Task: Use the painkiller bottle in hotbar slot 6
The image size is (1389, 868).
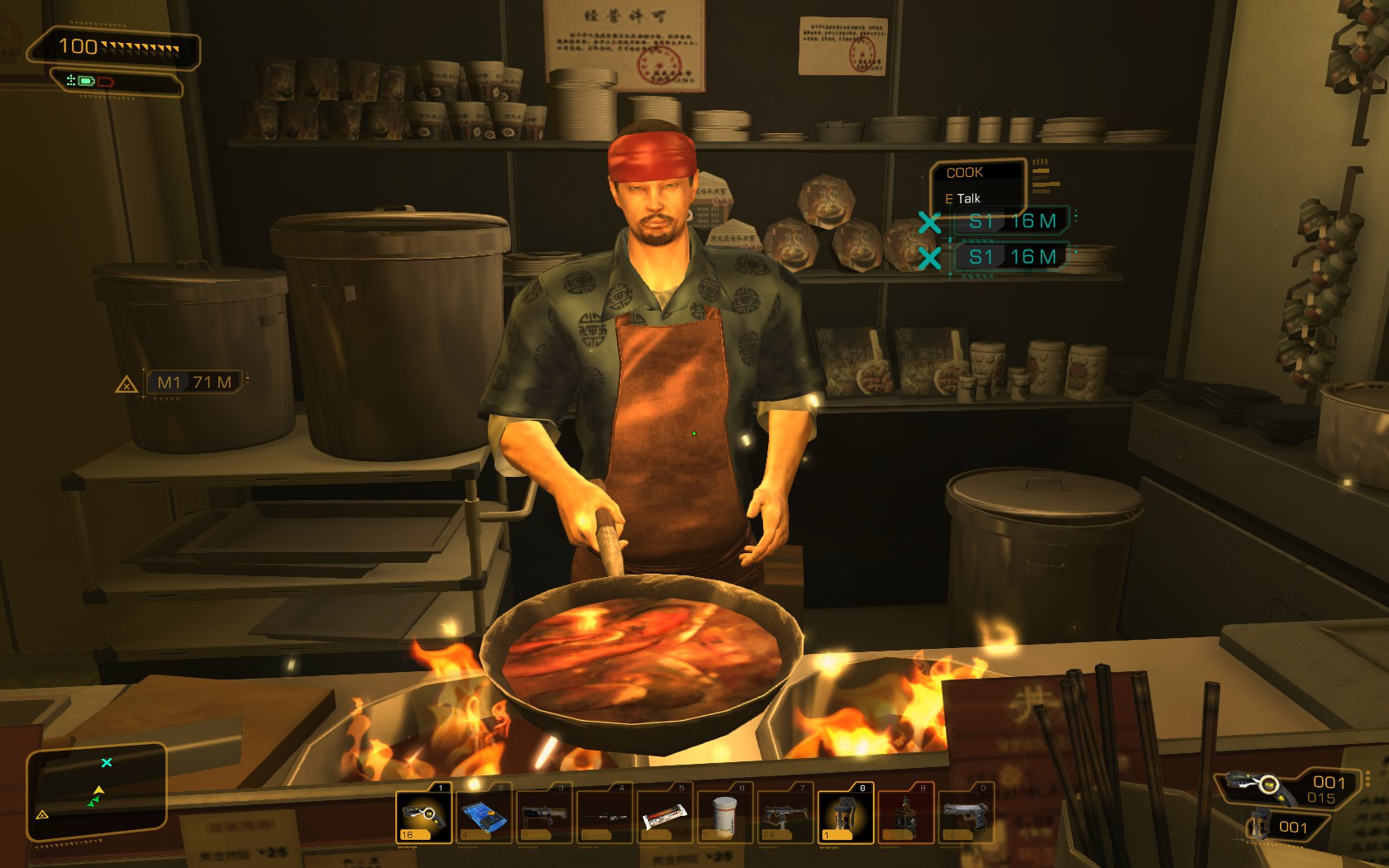Action: click(725, 816)
